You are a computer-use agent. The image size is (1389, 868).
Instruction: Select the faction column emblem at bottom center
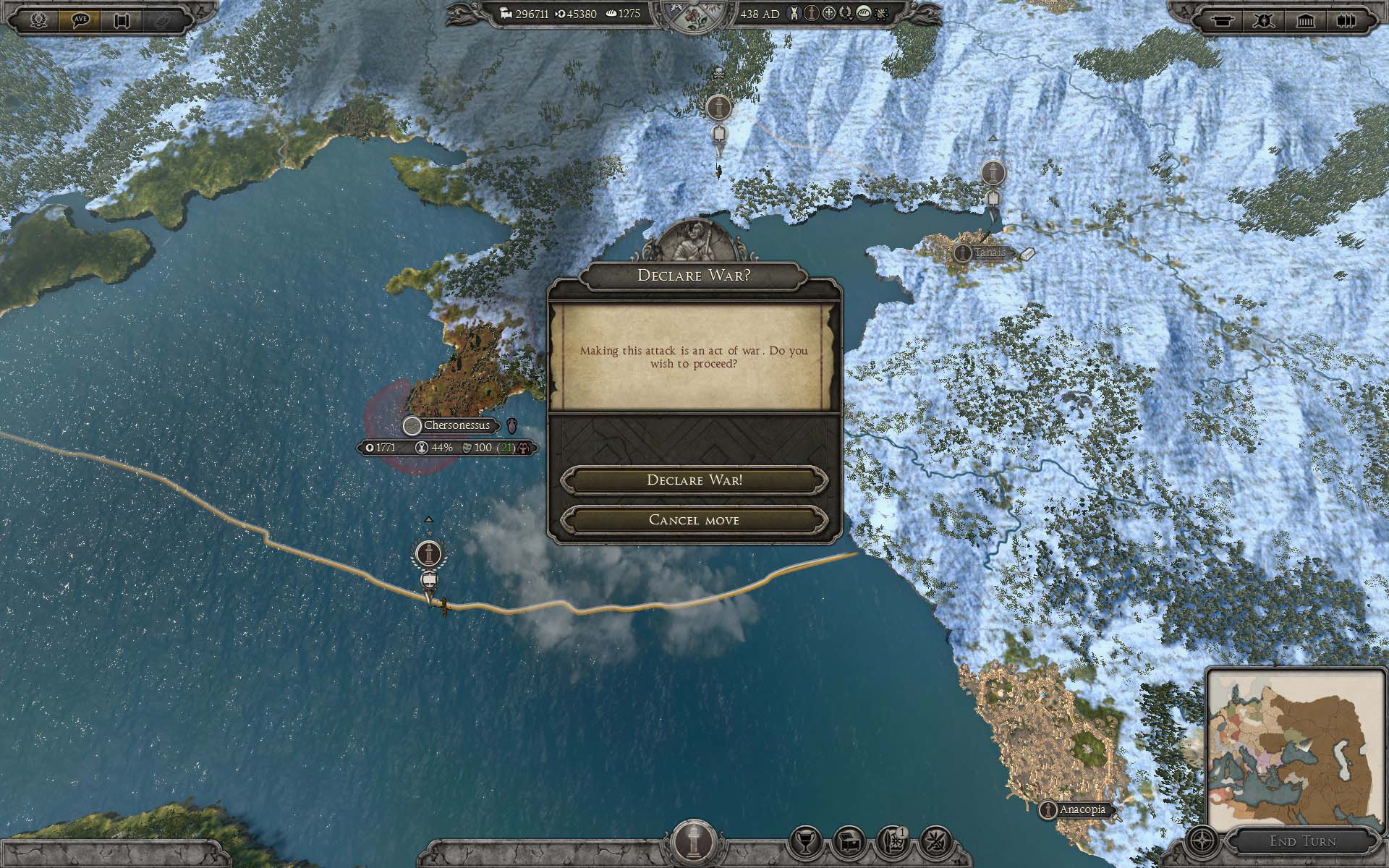pos(694,839)
